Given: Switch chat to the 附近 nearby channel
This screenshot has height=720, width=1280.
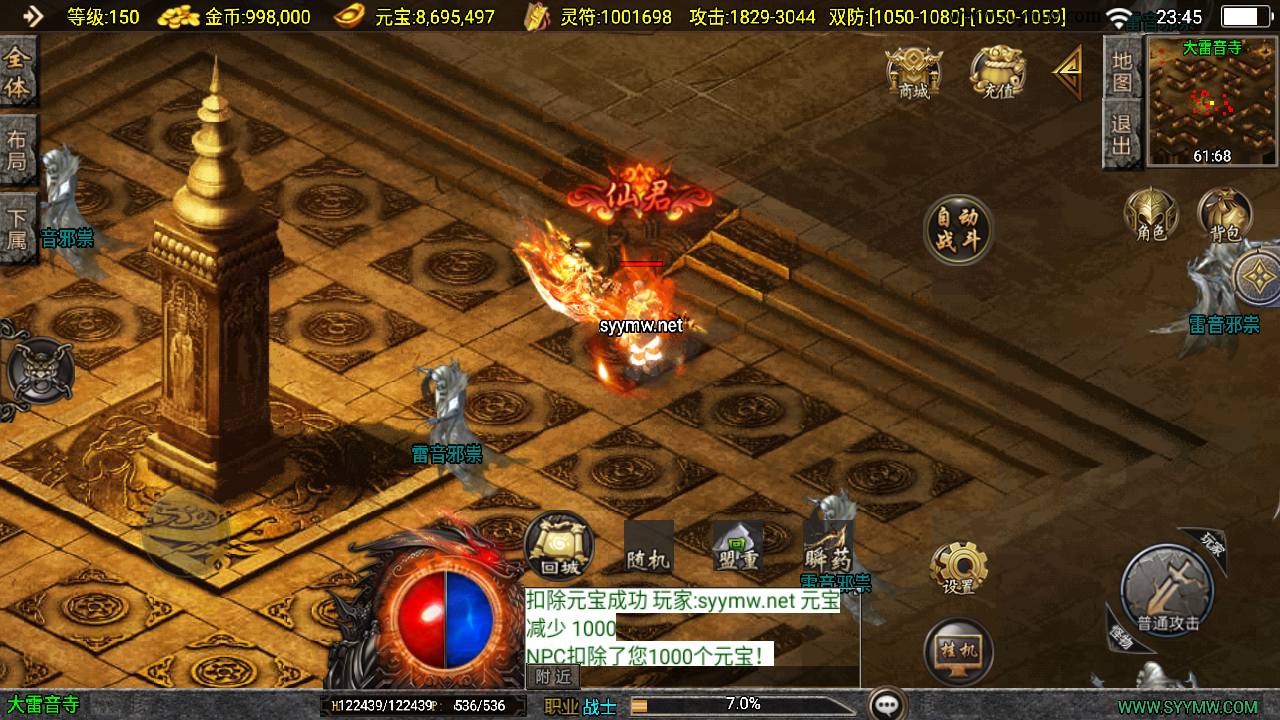Looking at the screenshot, I should pos(552,677).
